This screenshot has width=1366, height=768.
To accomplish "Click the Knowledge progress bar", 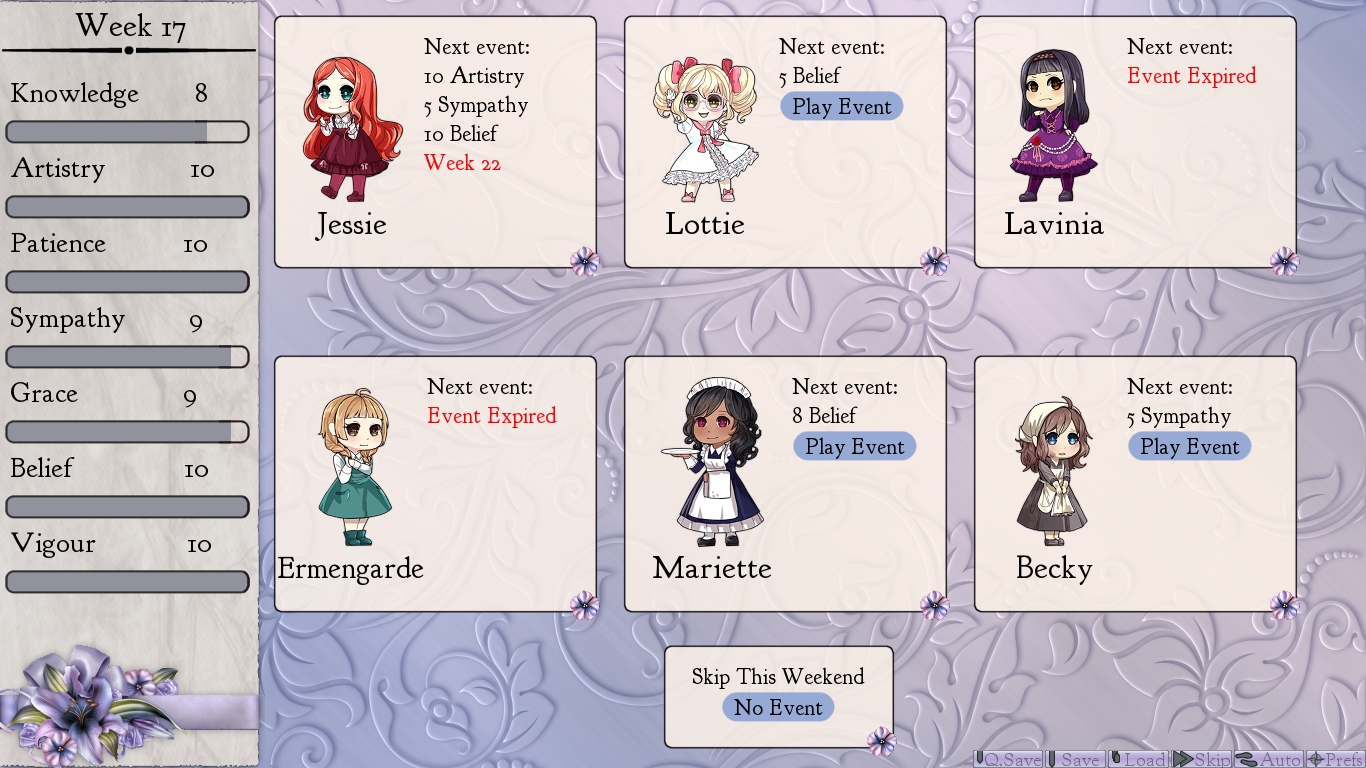I will (x=127, y=131).
